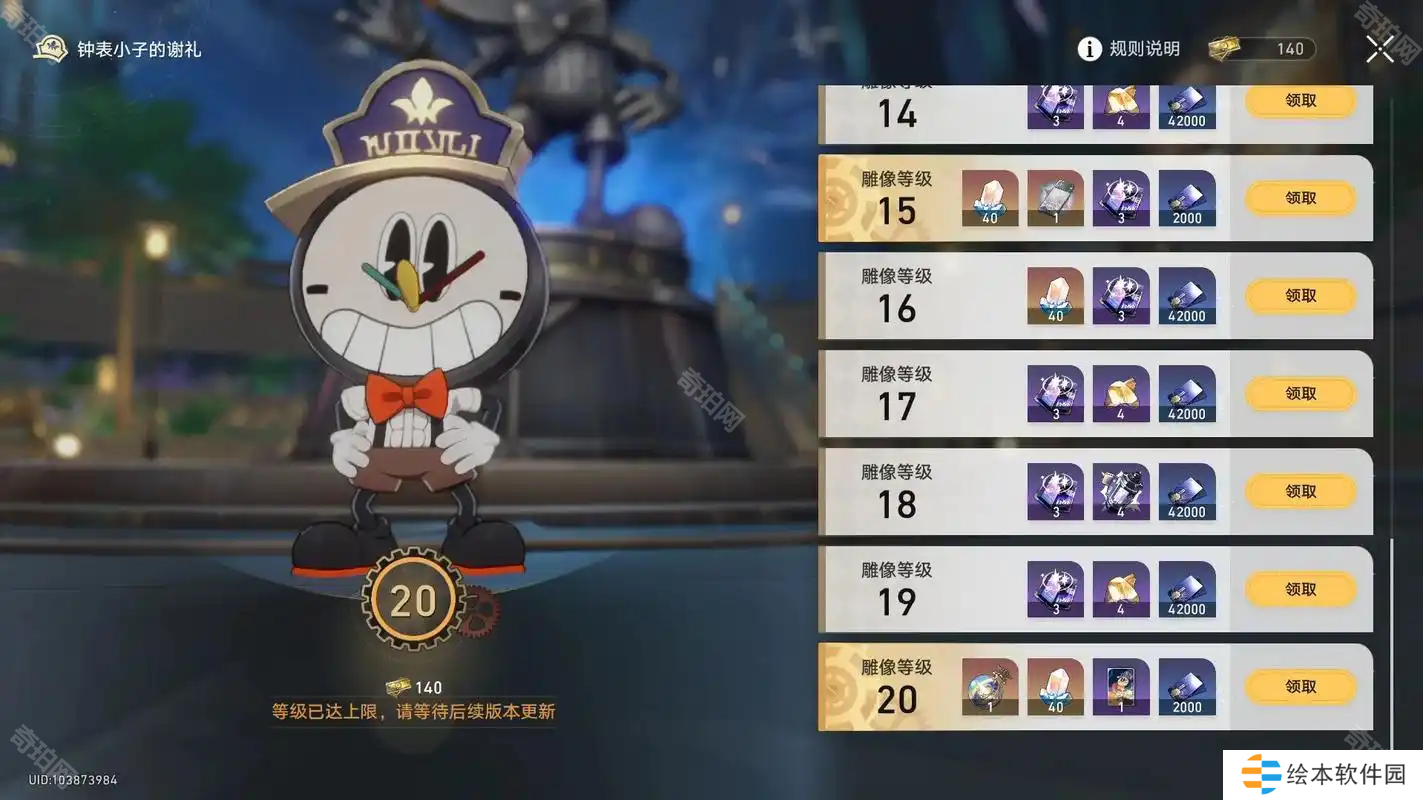Click the level 20 gear badge

pos(413,601)
